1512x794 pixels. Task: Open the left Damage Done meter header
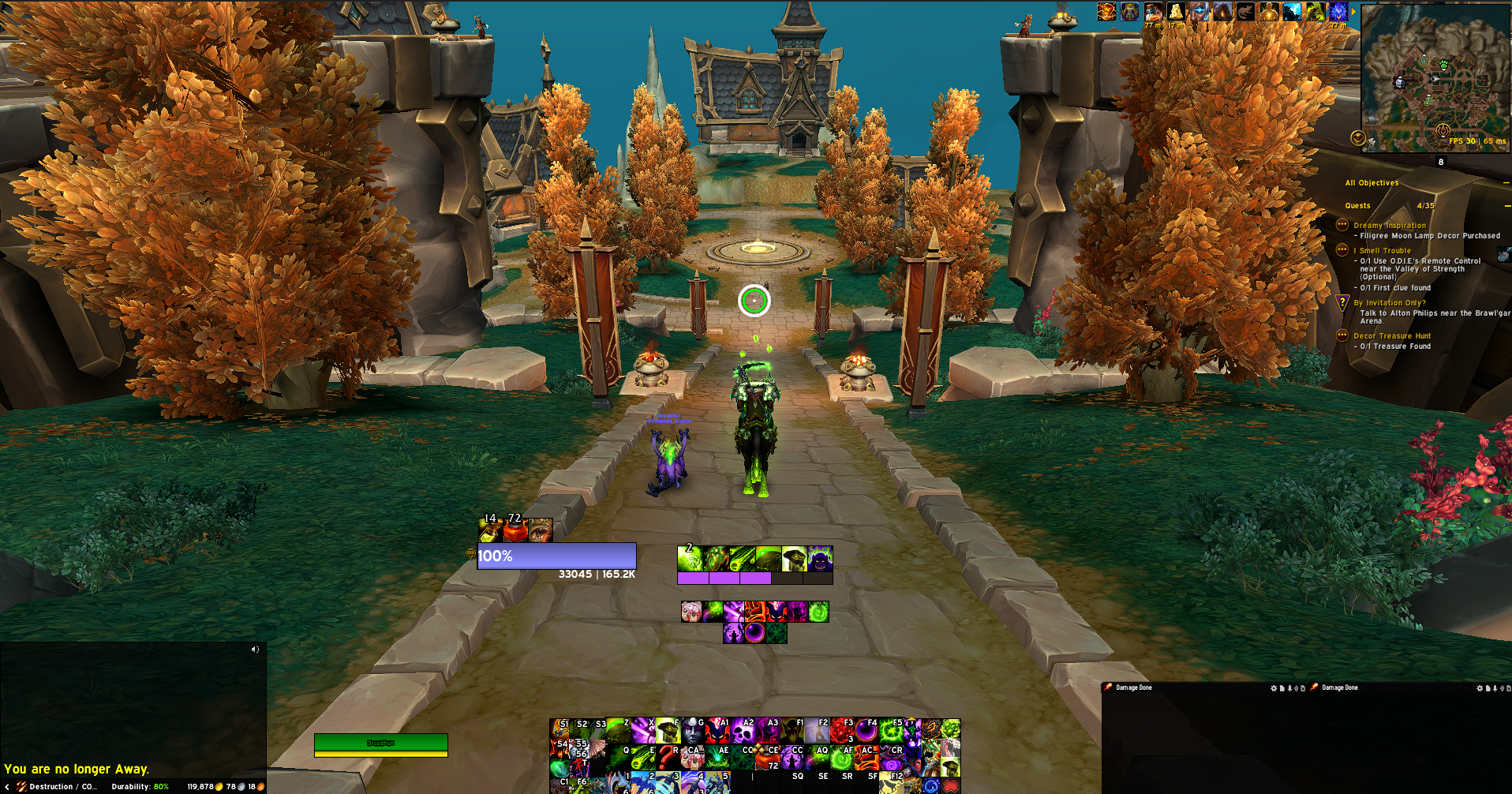[x=1133, y=687]
